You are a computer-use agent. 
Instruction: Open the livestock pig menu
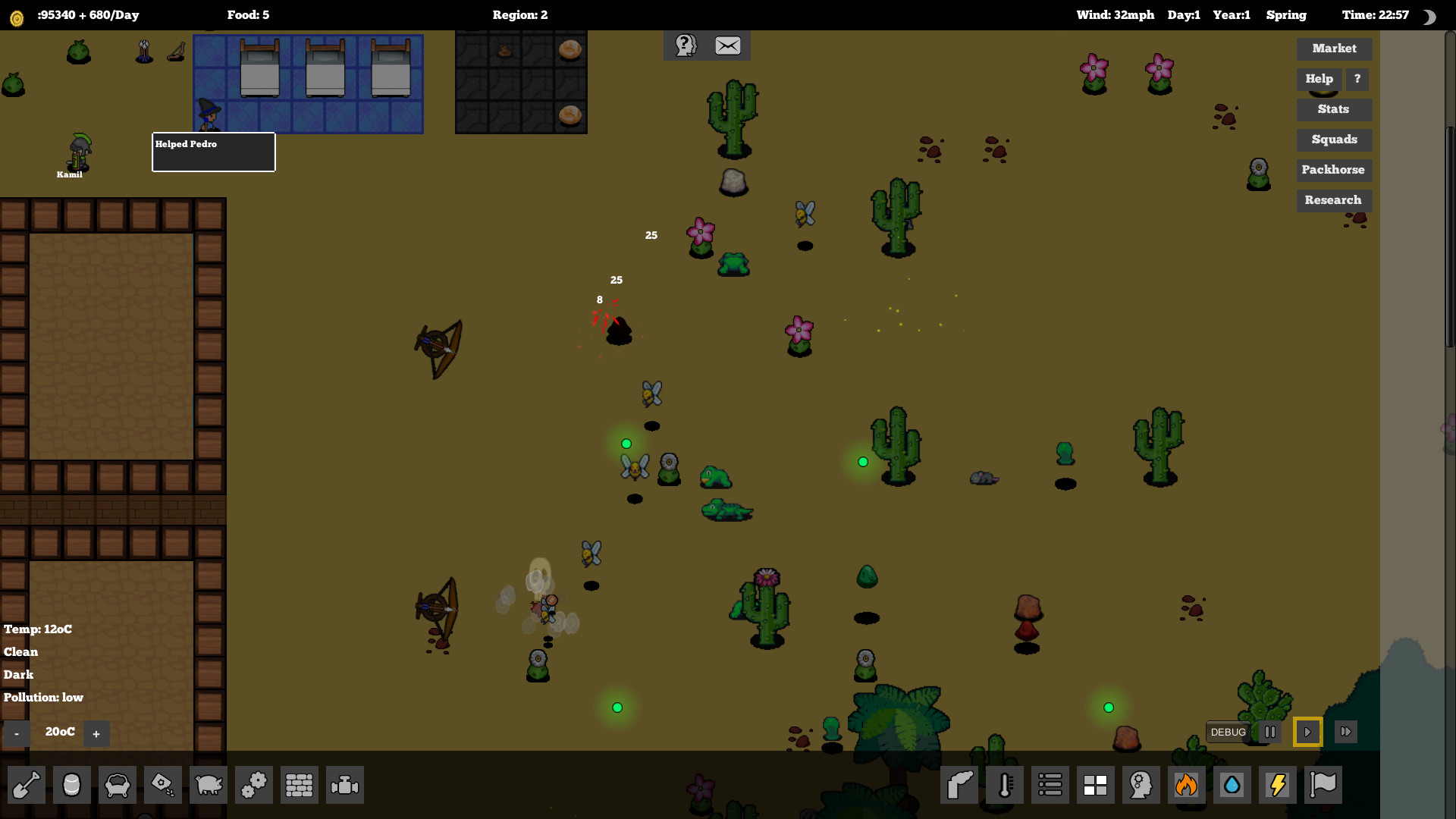tap(208, 785)
